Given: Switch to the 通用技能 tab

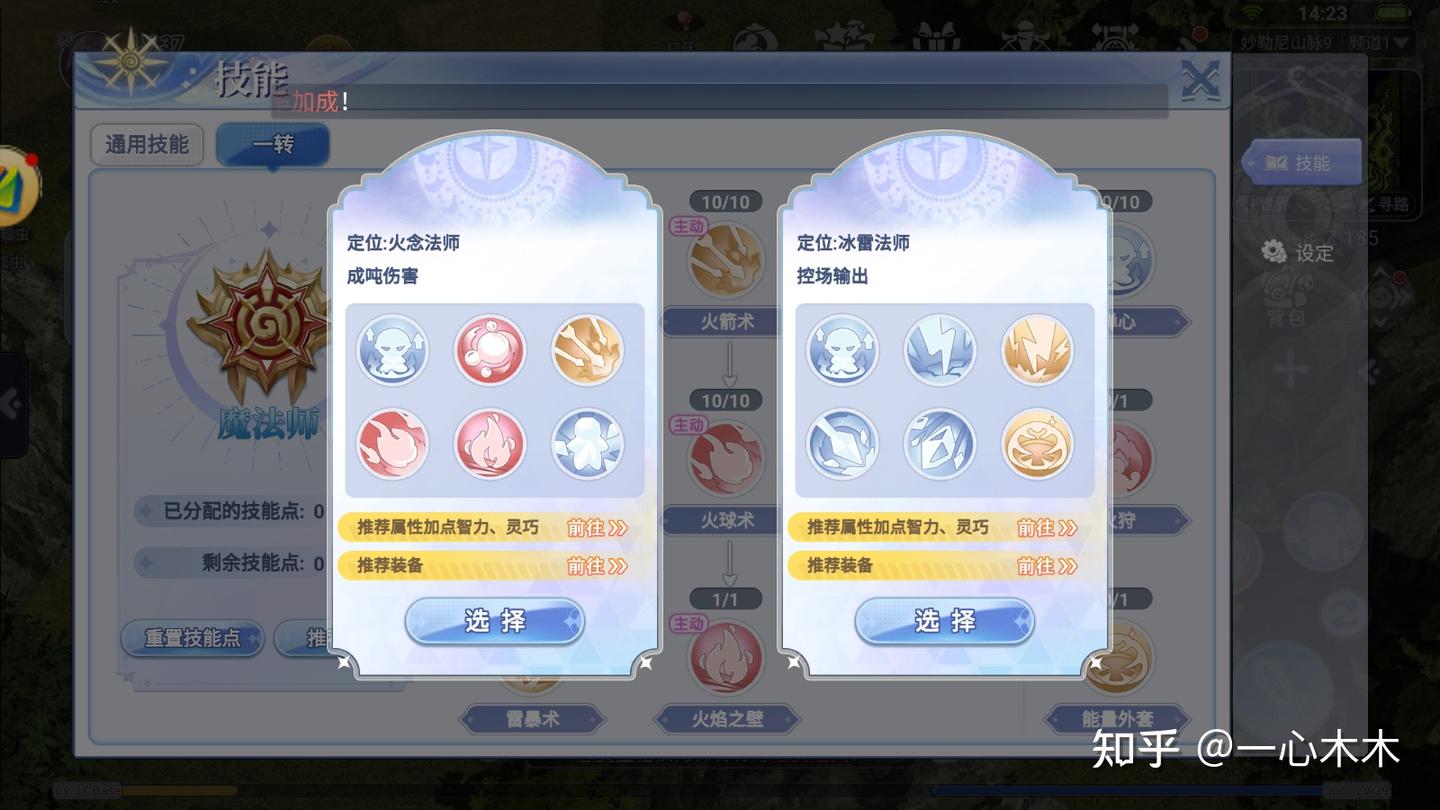Looking at the screenshot, I should [147, 145].
